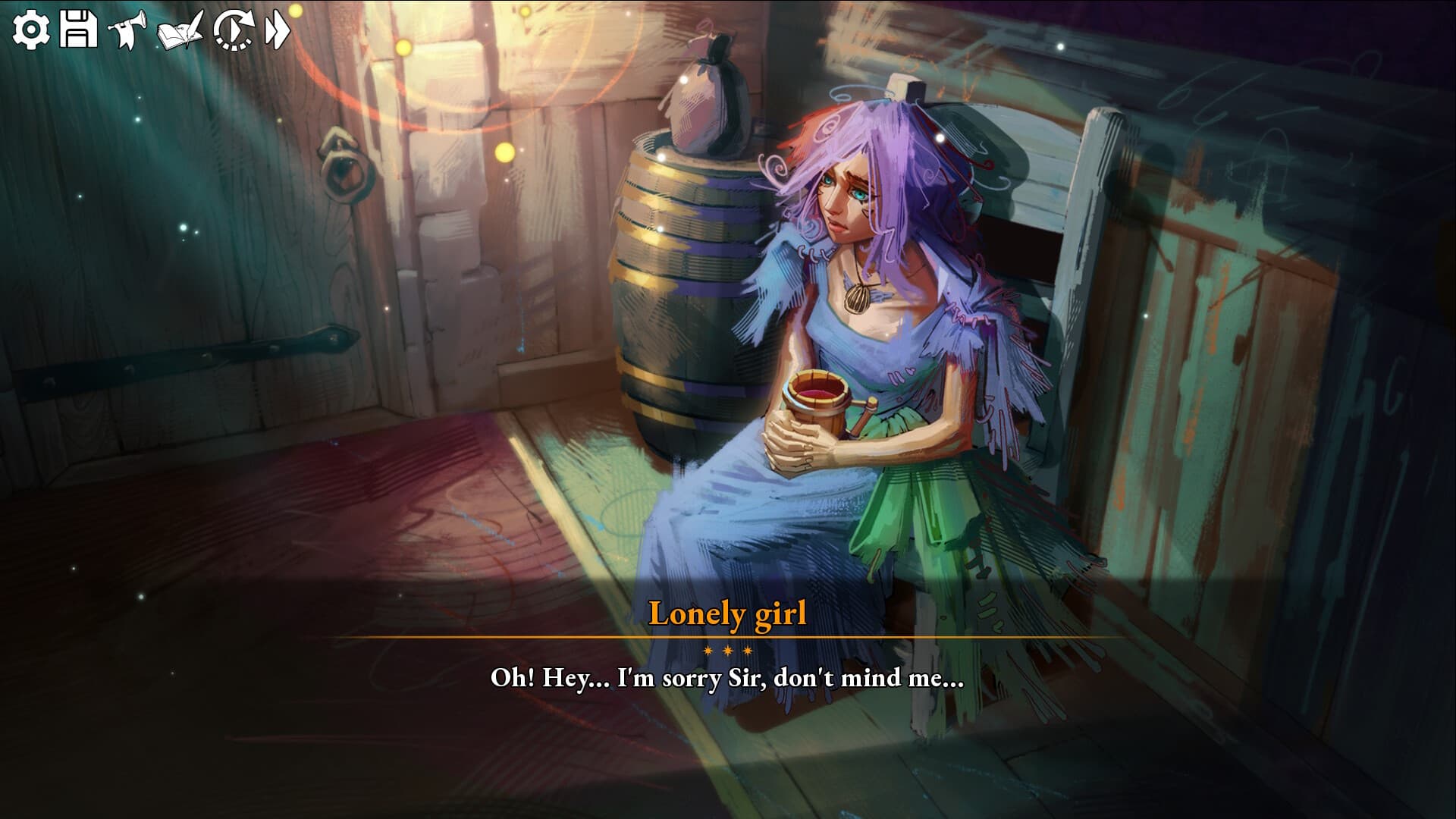The width and height of the screenshot is (1456, 819).
Task: Save the game with the floppy disk icon
Action: (78, 29)
